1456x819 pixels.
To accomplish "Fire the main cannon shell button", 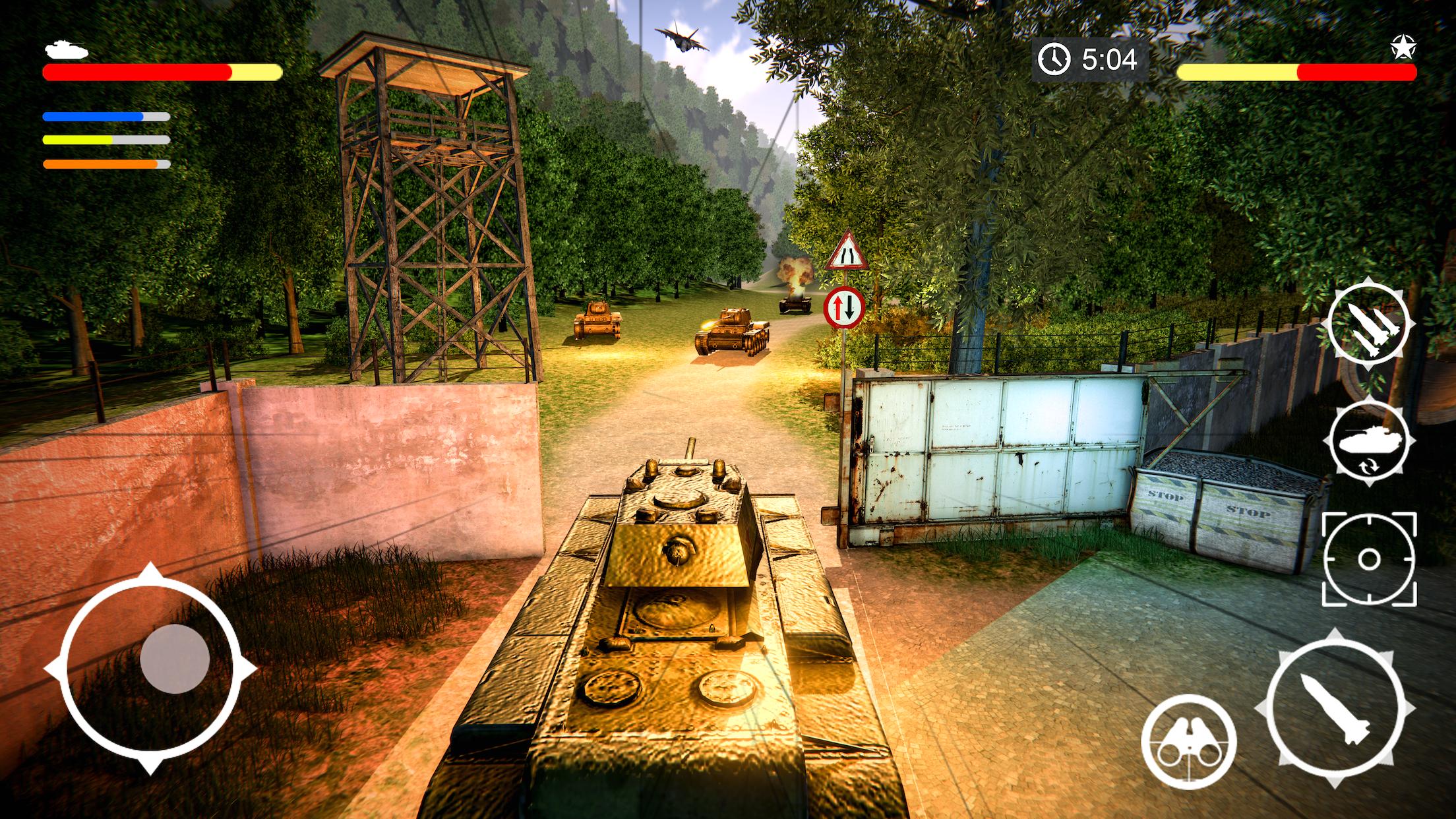I will click(1335, 708).
